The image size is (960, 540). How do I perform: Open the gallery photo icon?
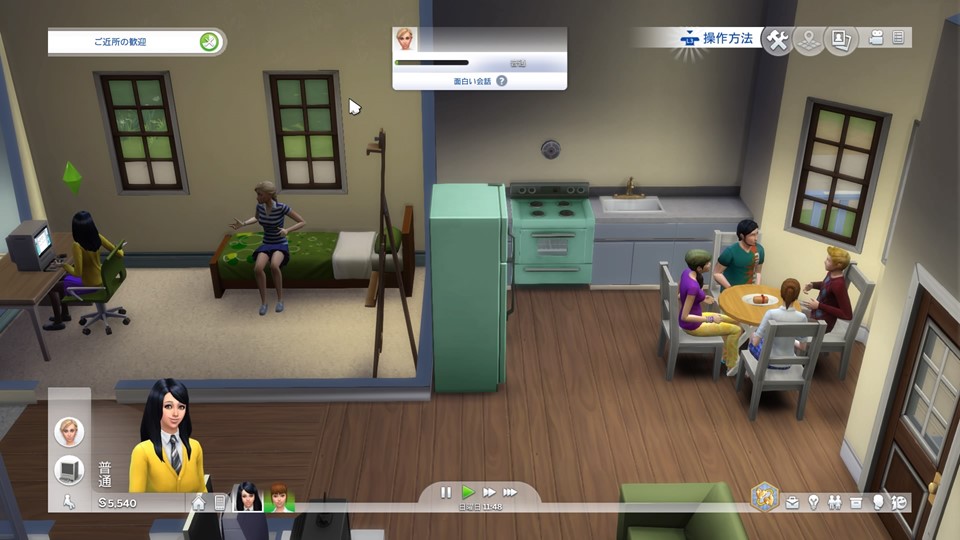pos(840,40)
